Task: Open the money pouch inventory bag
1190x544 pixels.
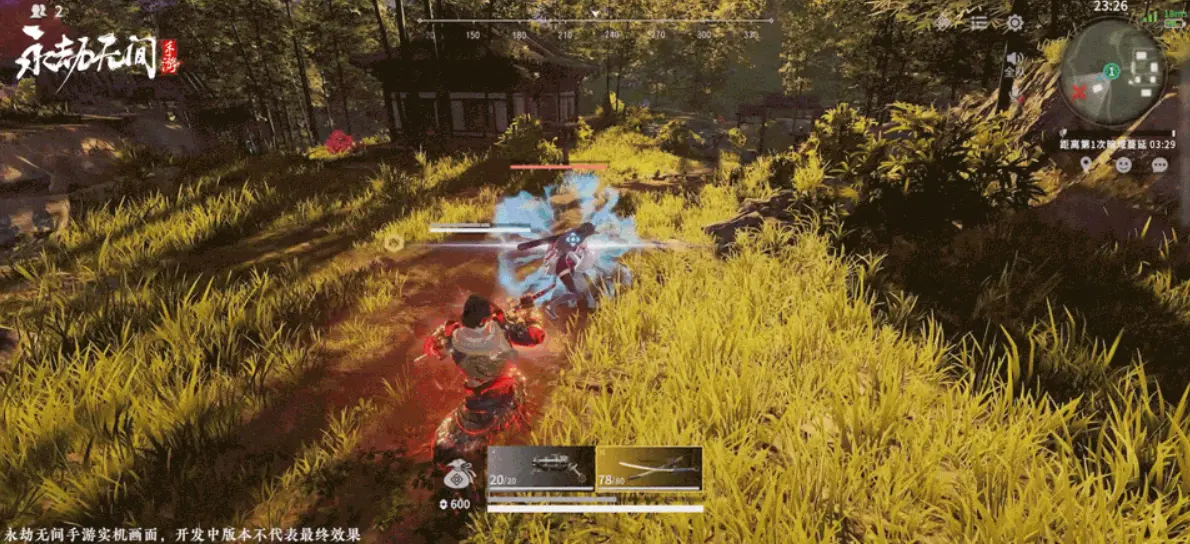Action: pos(457,477)
